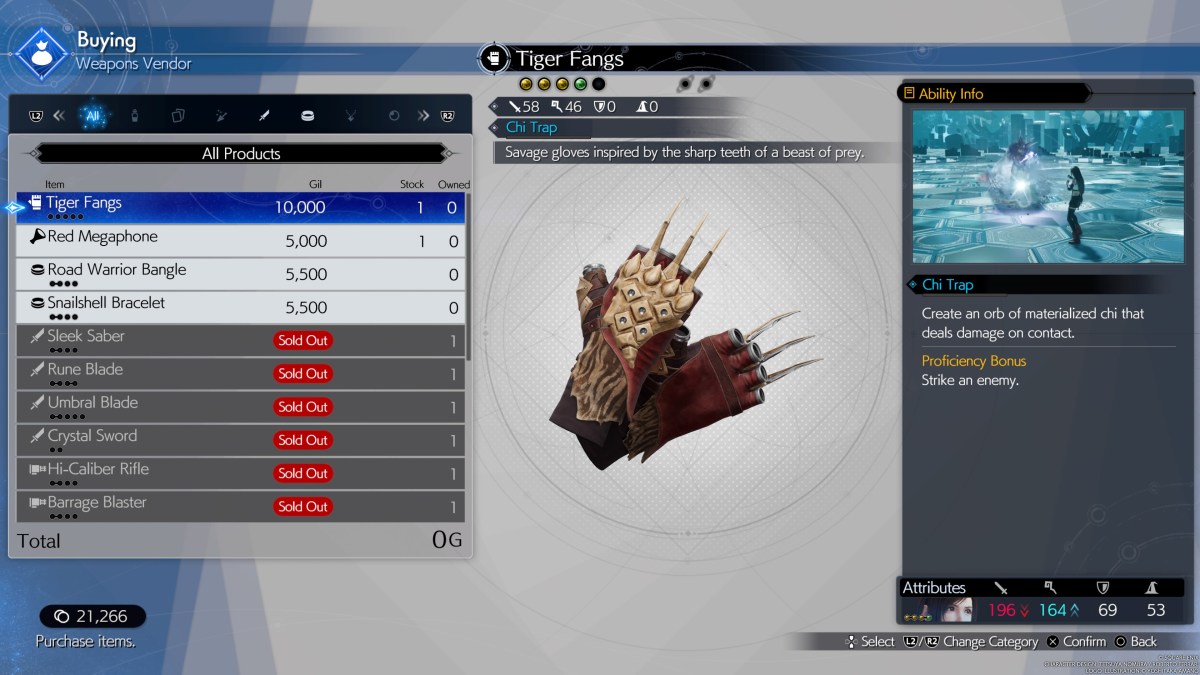The width and height of the screenshot is (1200, 675).
Task: Select the sold out Sleek Saber
Action: pyautogui.click(x=240, y=340)
